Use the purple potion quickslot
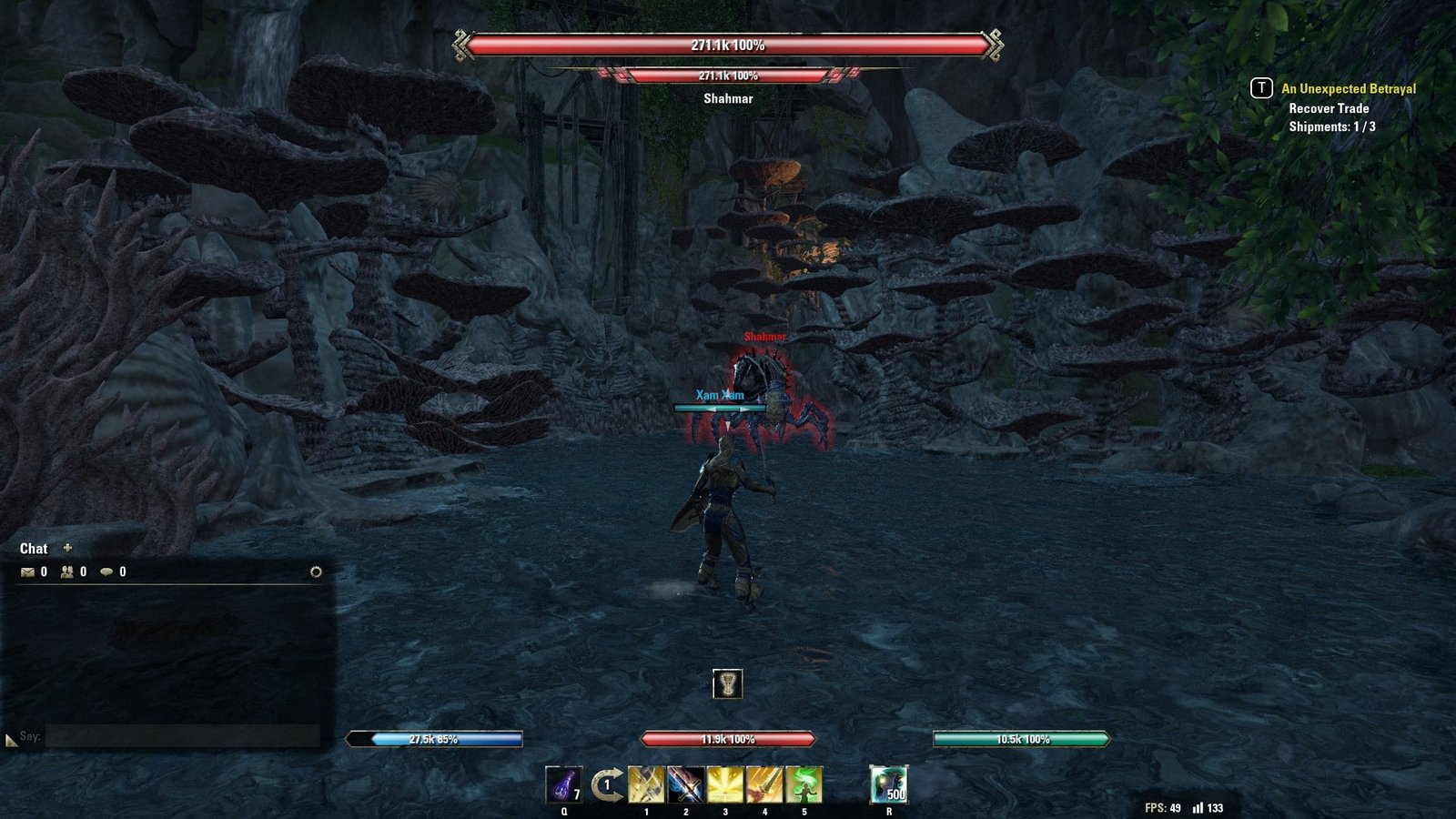This screenshot has width=1456, height=819. (563, 784)
